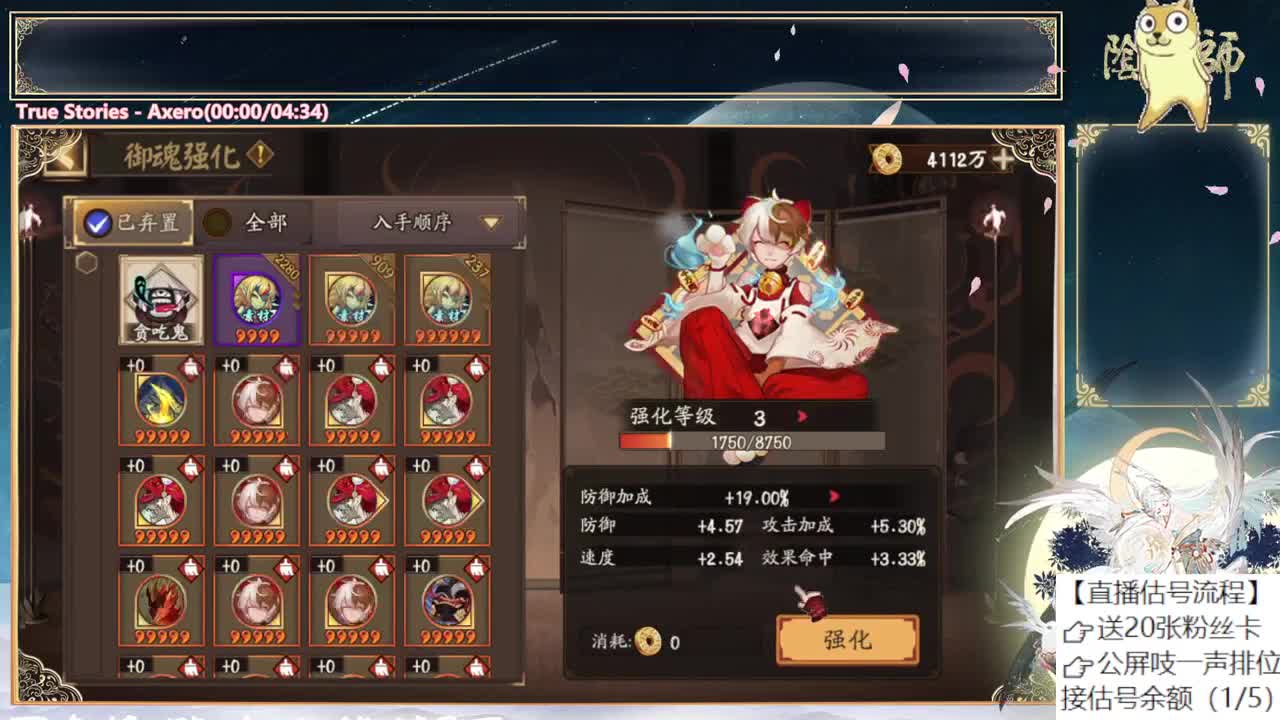
Task: Toggle the 贪吃鬼 filter thumbnail
Action: (161, 300)
